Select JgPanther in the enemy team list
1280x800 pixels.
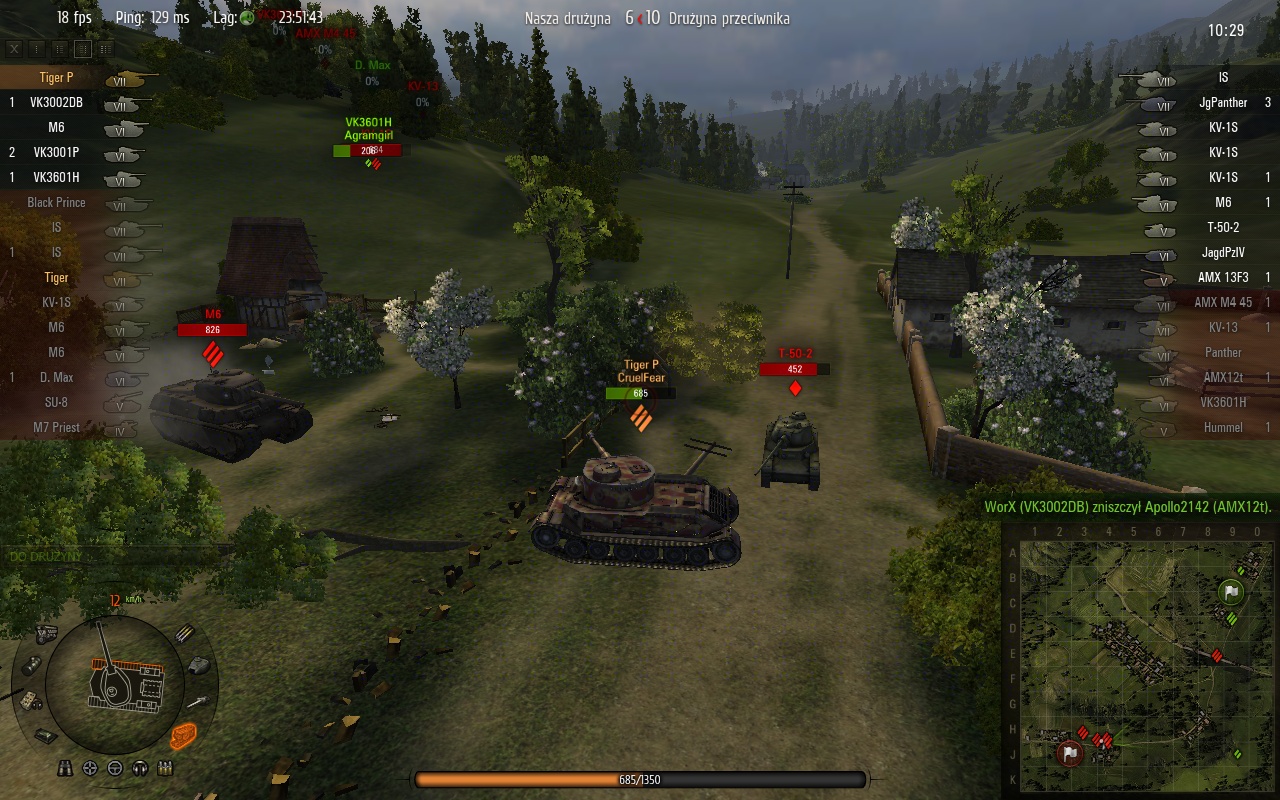coord(1222,102)
